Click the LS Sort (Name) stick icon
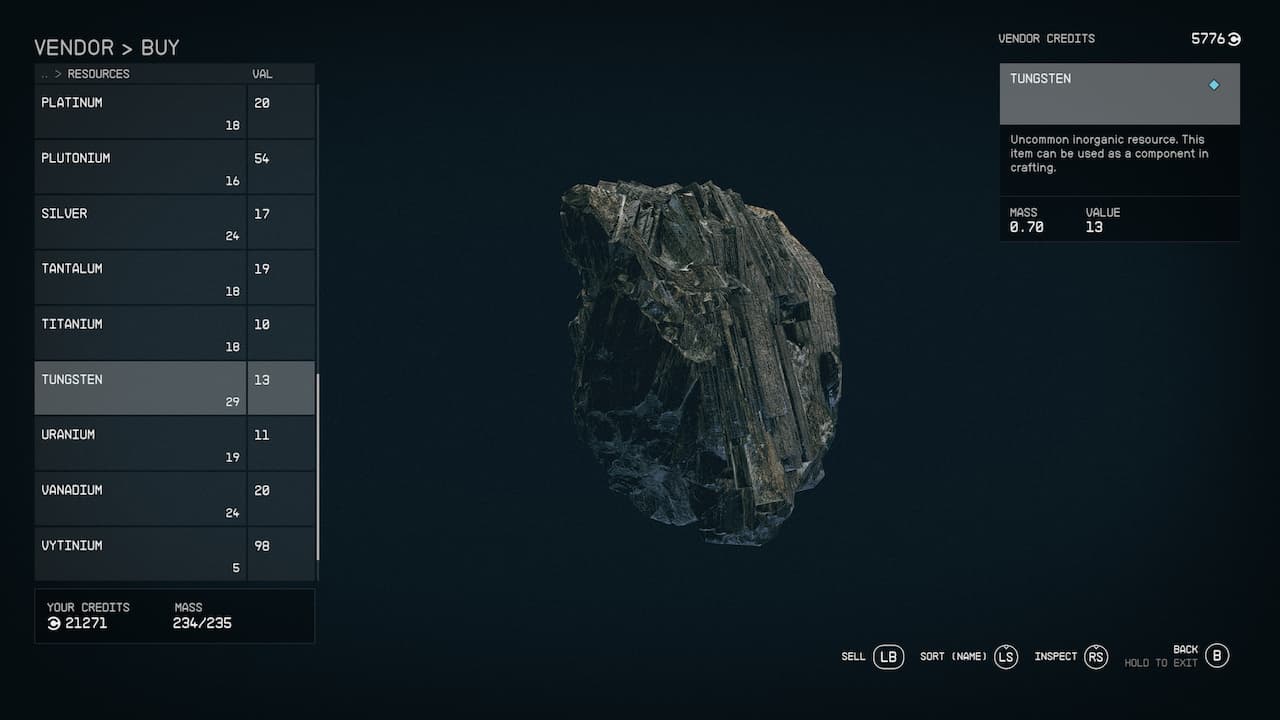This screenshot has width=1280, height=720. pyautogui.click(x=1005, y=657)
